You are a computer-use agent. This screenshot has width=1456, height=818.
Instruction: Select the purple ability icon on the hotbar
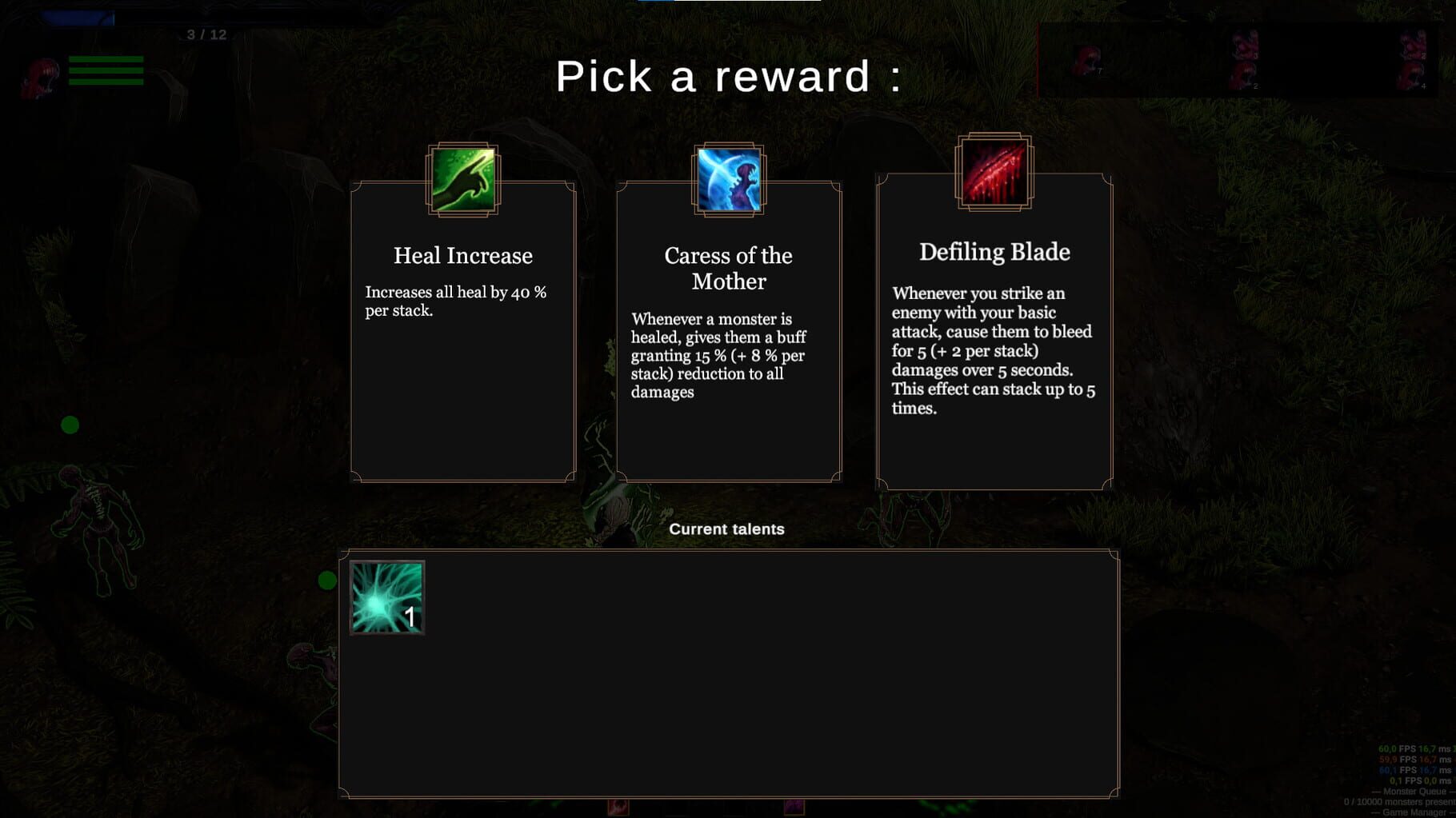coord(794,809)
